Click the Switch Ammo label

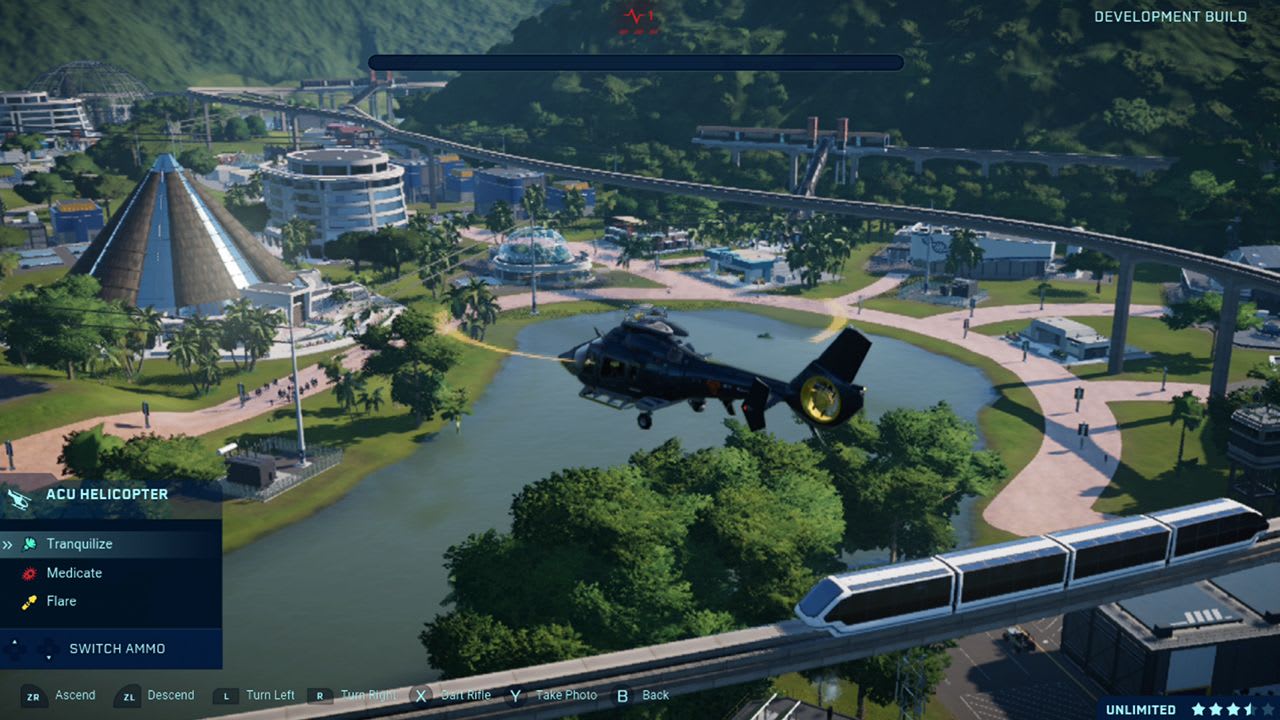click(x=117, y=648)
